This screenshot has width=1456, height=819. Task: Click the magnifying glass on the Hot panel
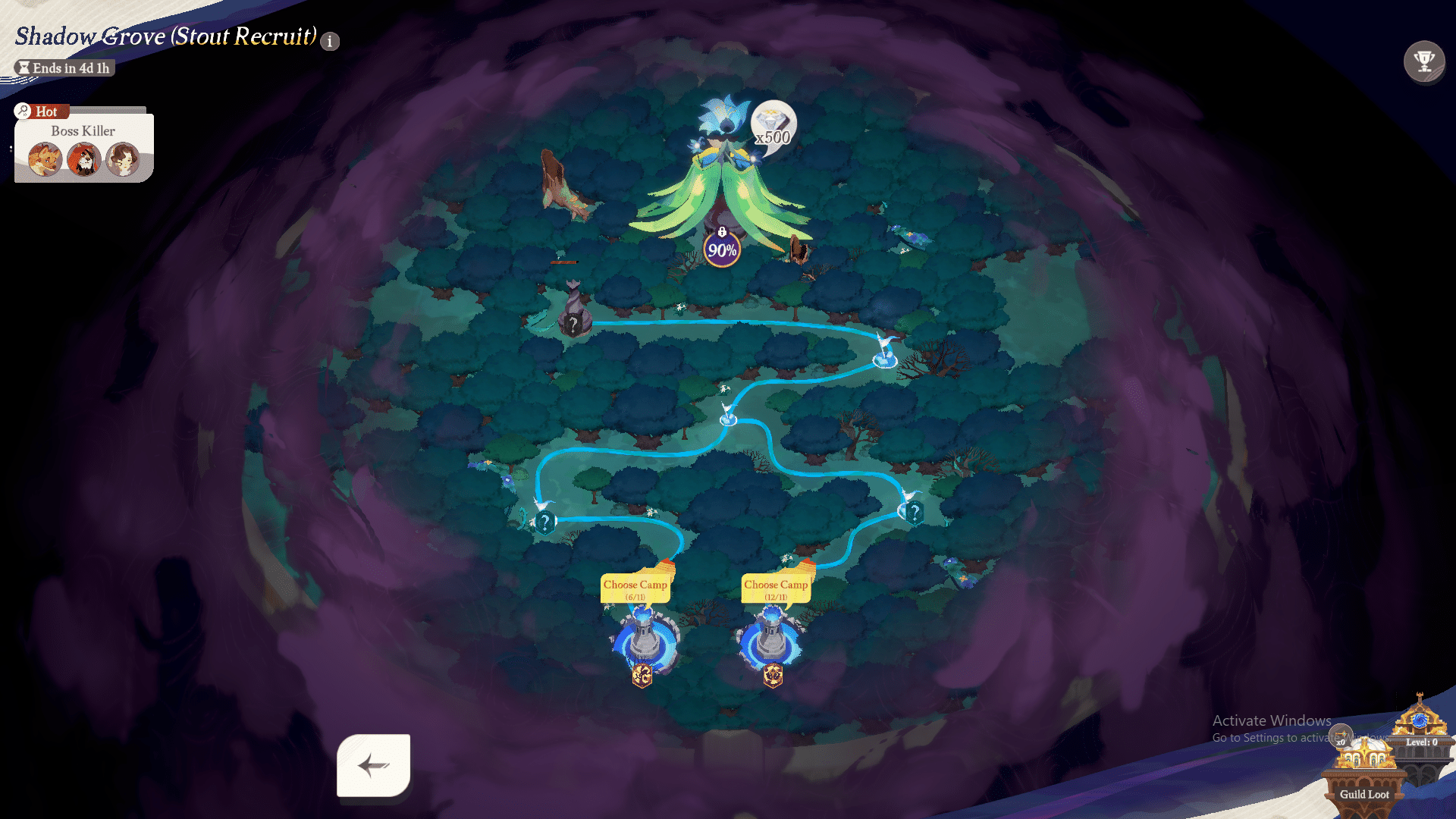[24, 111]
